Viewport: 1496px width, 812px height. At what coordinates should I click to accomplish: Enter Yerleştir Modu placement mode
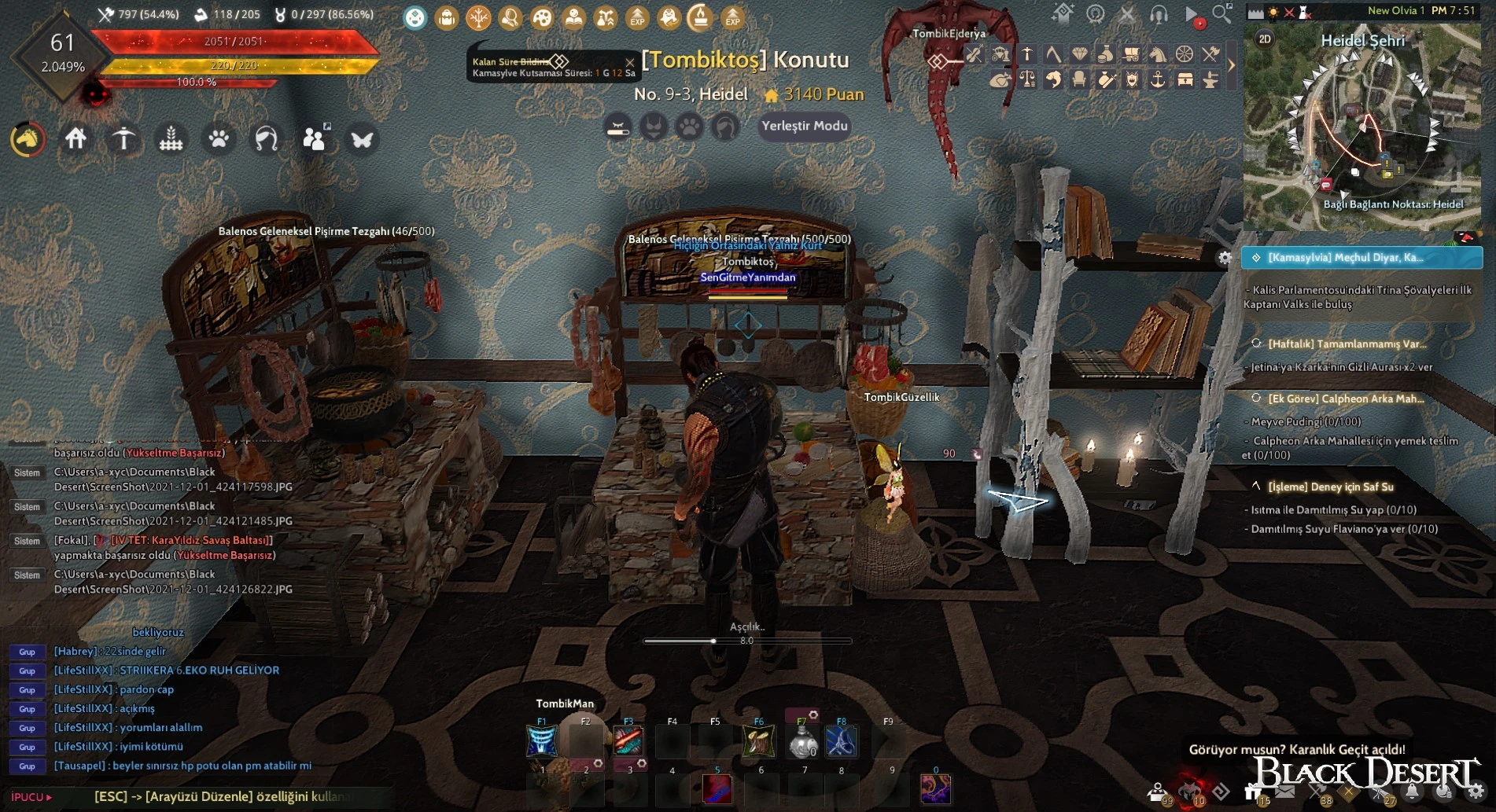coord(805,126)
